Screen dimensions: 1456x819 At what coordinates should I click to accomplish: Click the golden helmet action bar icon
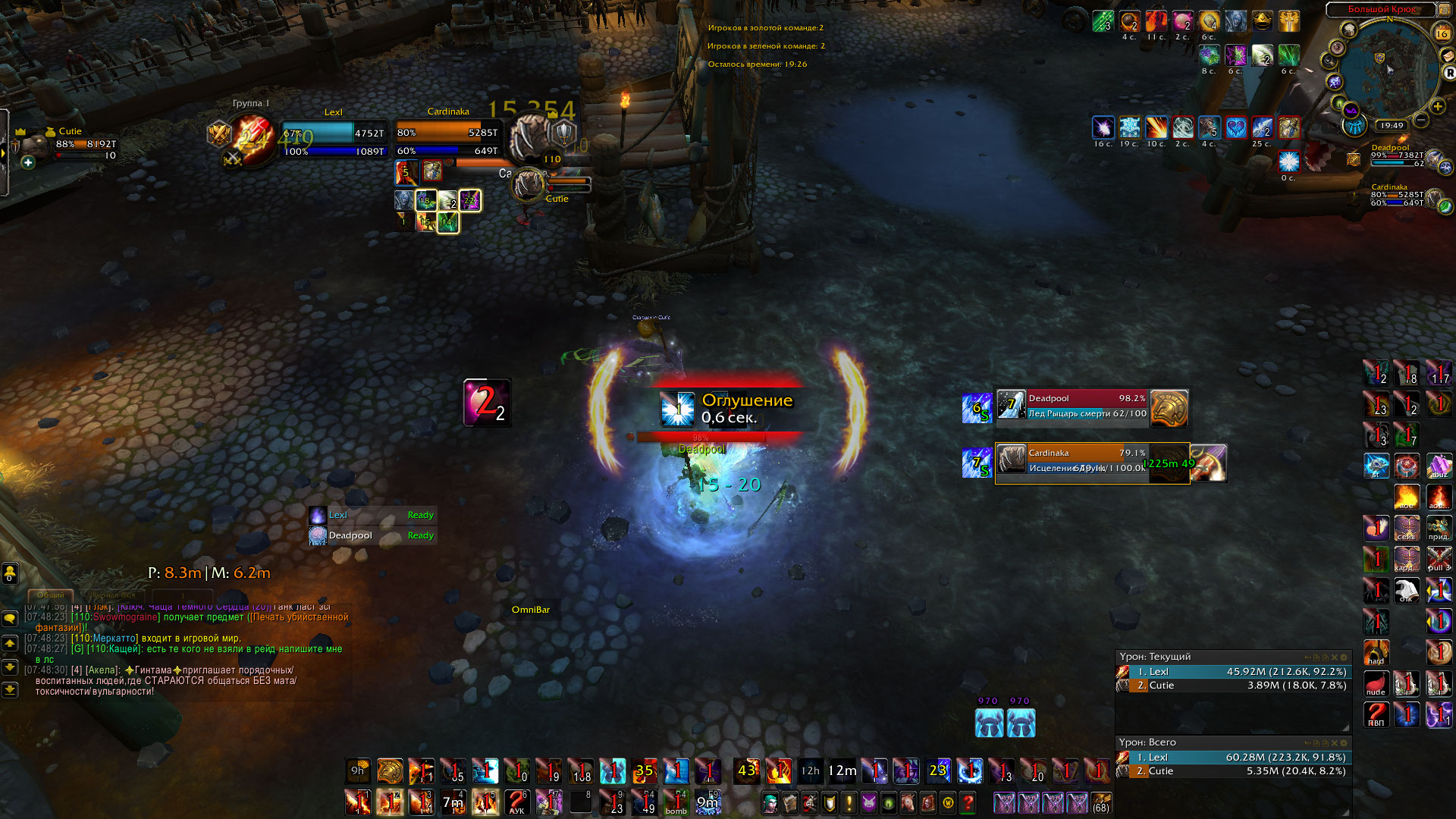point(390,771)
